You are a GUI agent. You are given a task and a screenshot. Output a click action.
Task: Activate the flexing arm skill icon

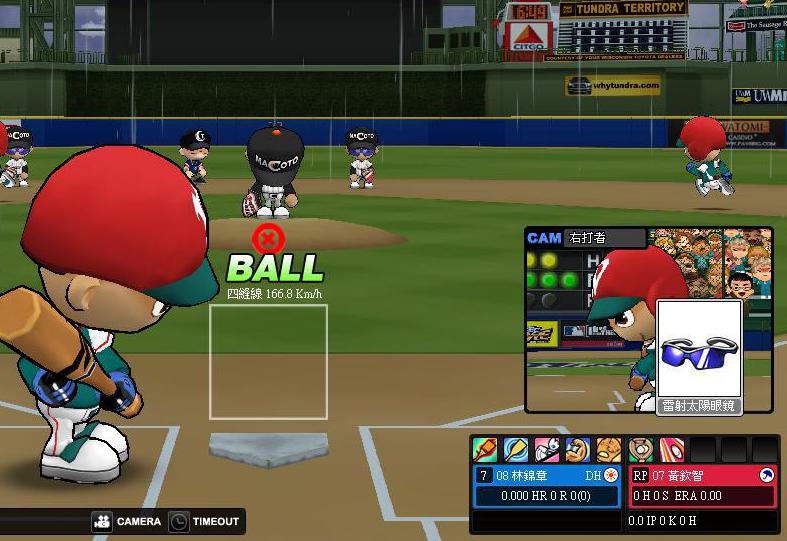(578, 450)
